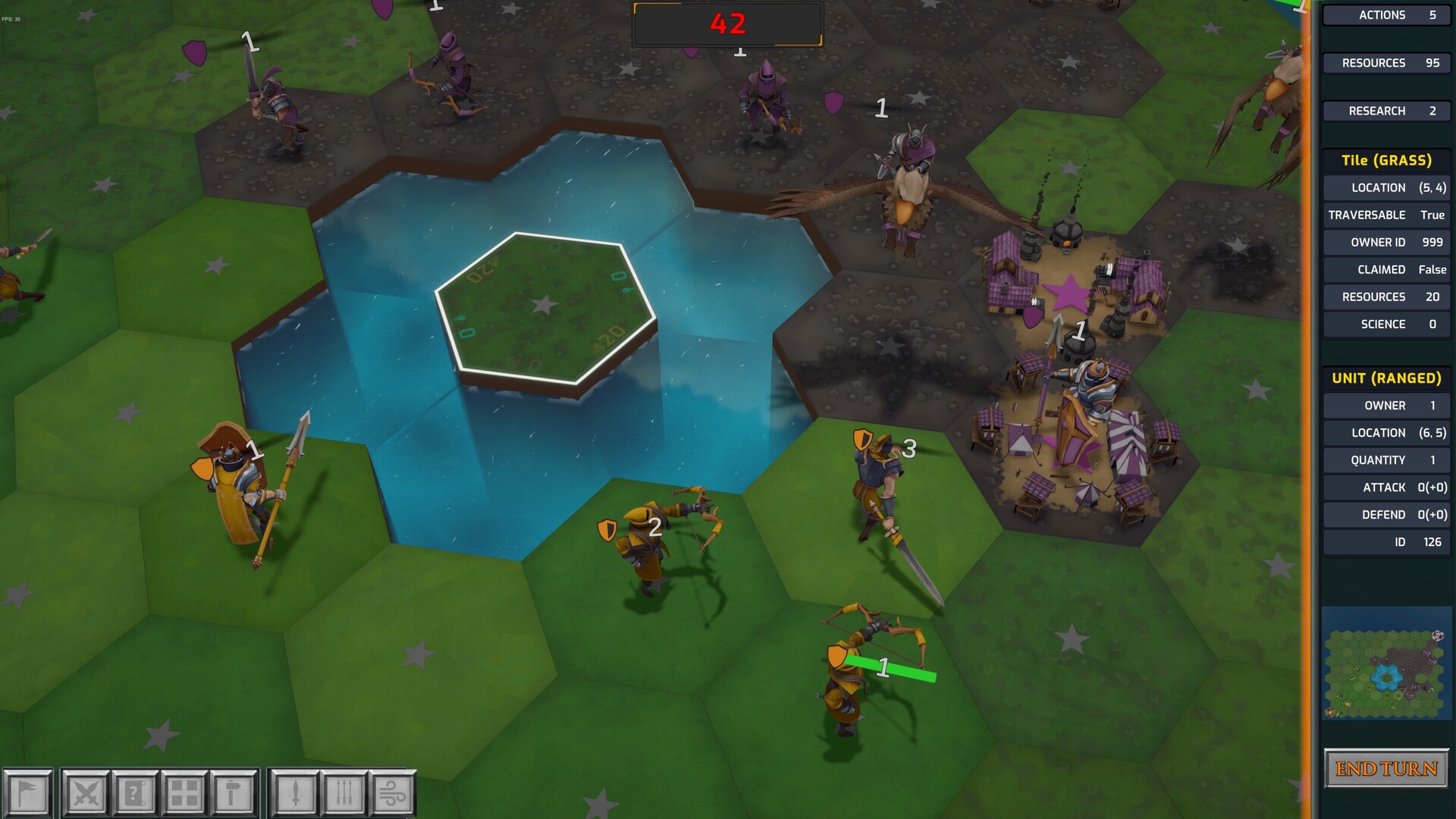1456x819 pixels.
Task: Toggle the CLAIMED False field
Action: pos(1386,269)
